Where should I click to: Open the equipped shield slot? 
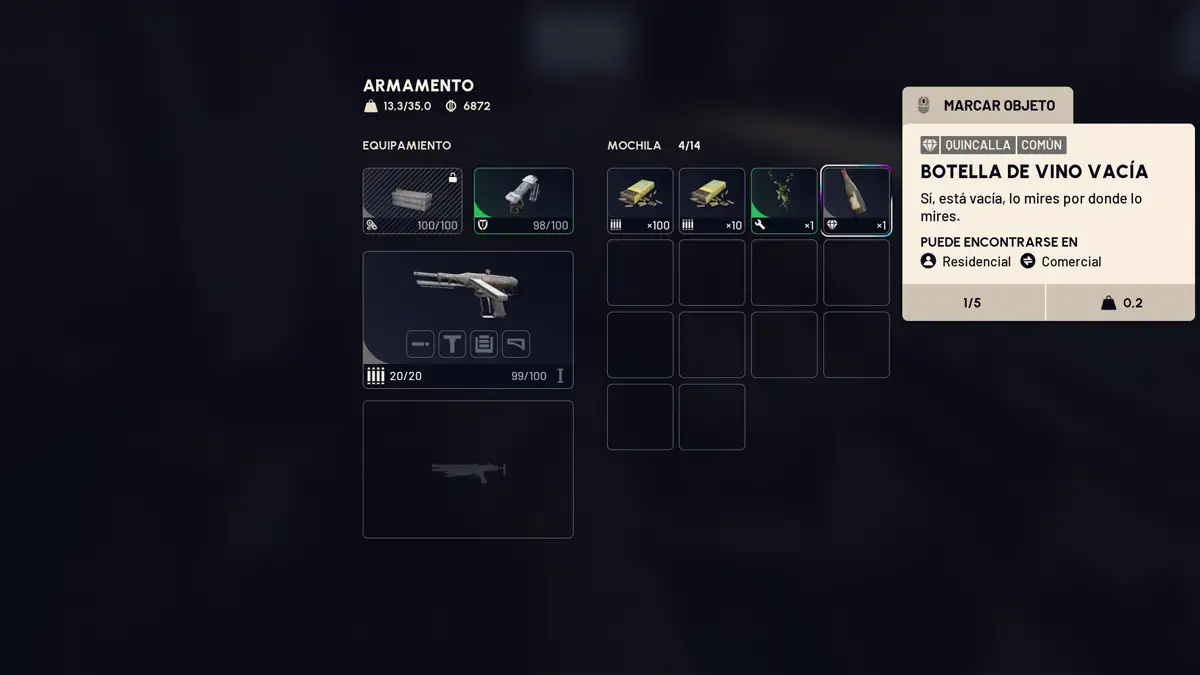[x=523, y=201]
